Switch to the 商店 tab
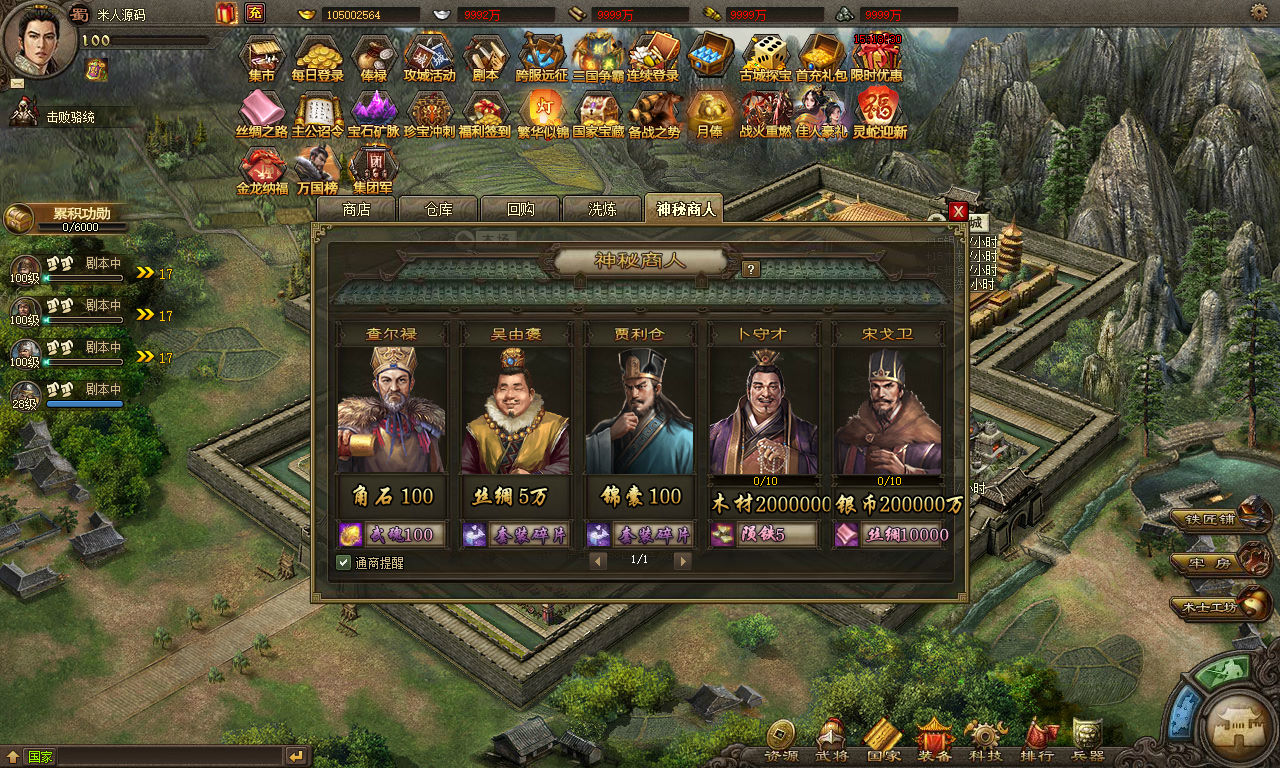This screenshot has width=1280, height=768. [356, 209]
